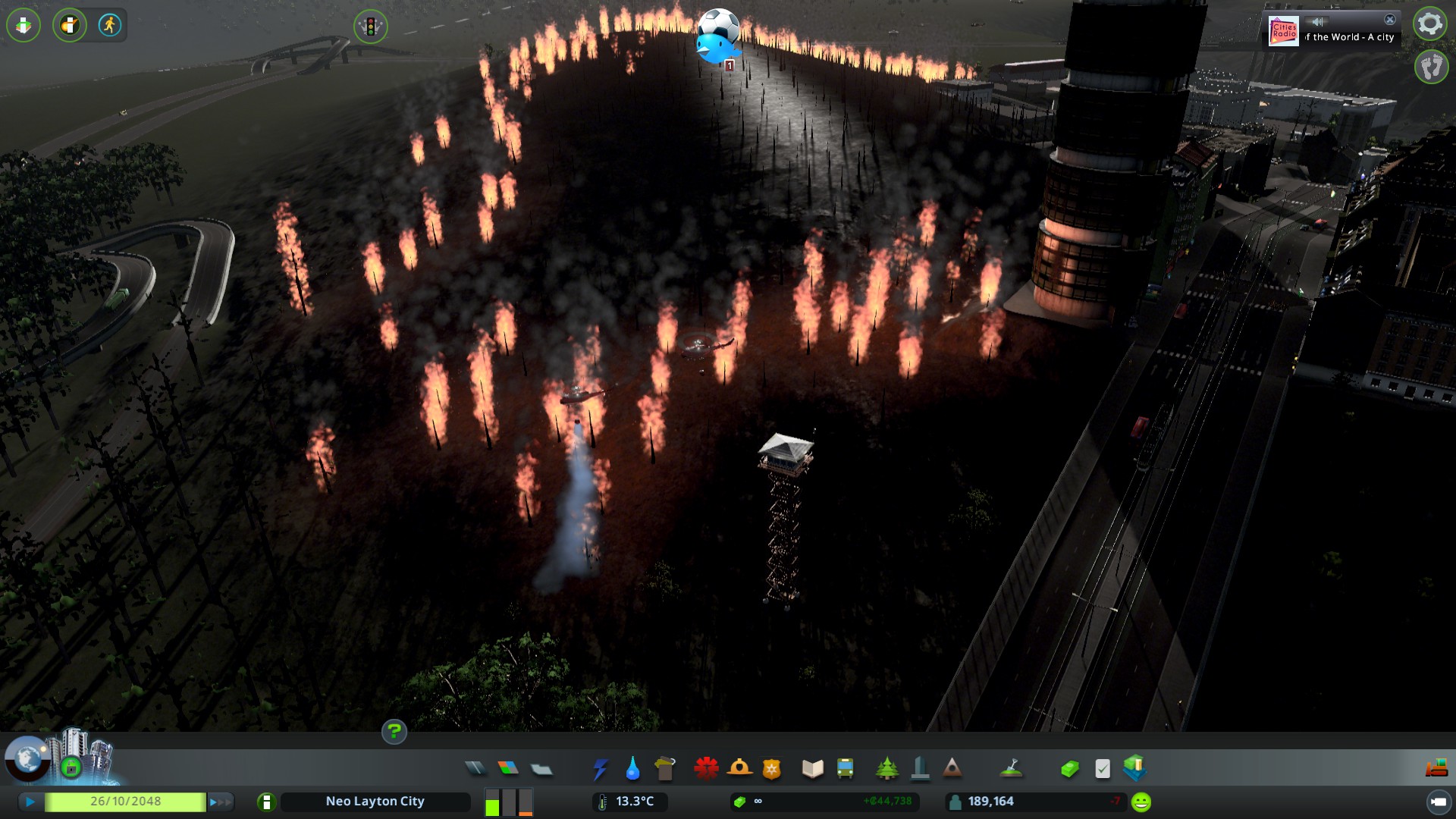Change game speed with the triple-arrow button
1456x819 pixels.
(221, 802)
